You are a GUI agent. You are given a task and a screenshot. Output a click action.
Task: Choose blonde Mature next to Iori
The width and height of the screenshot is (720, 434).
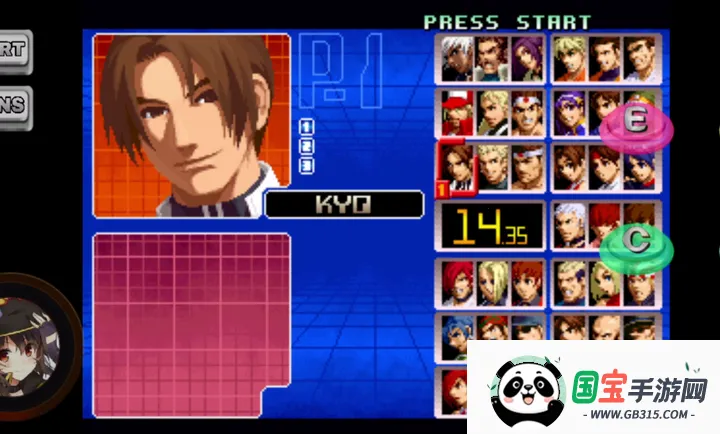(493, 283)
